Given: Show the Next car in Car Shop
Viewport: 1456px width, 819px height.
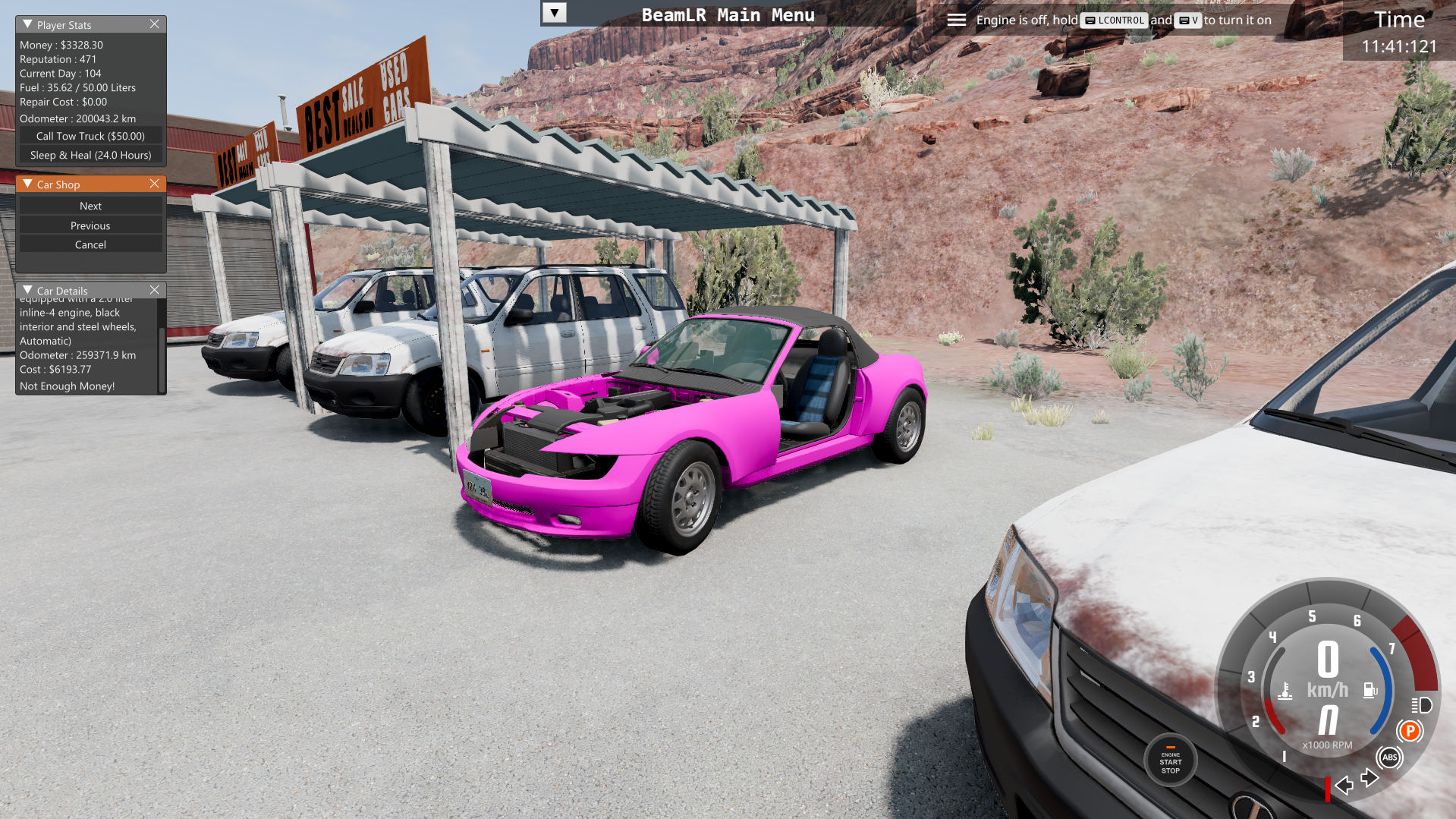Looking at the screenshot, I should pyautogui.click(x=90, y=206).
